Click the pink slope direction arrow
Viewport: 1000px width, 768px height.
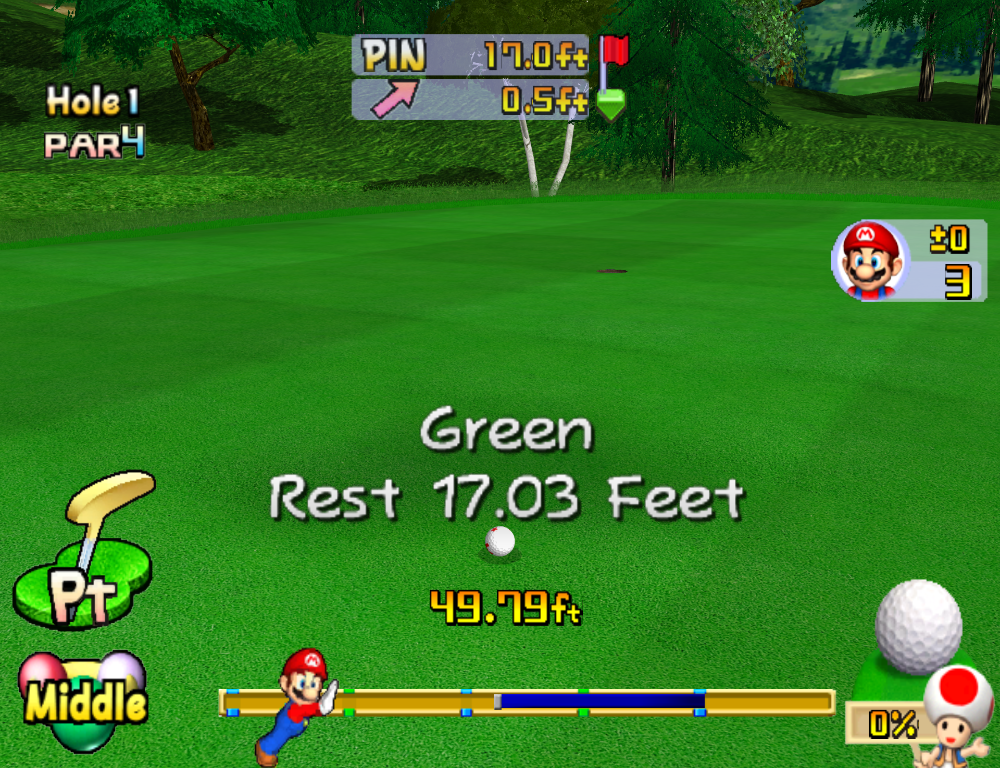394,100
